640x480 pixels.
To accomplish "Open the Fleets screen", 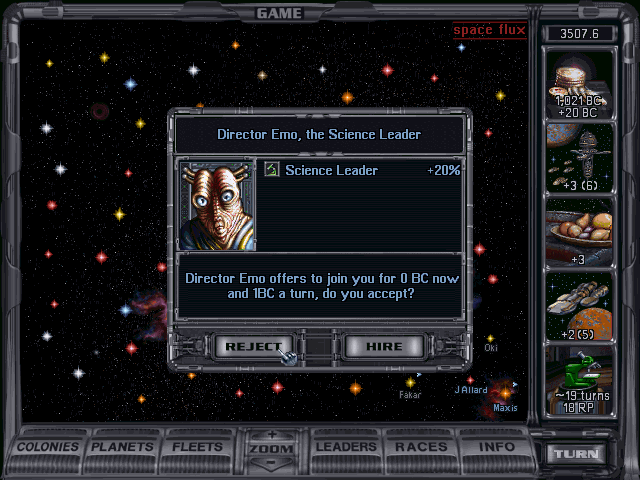I will [x=198, y=446].
